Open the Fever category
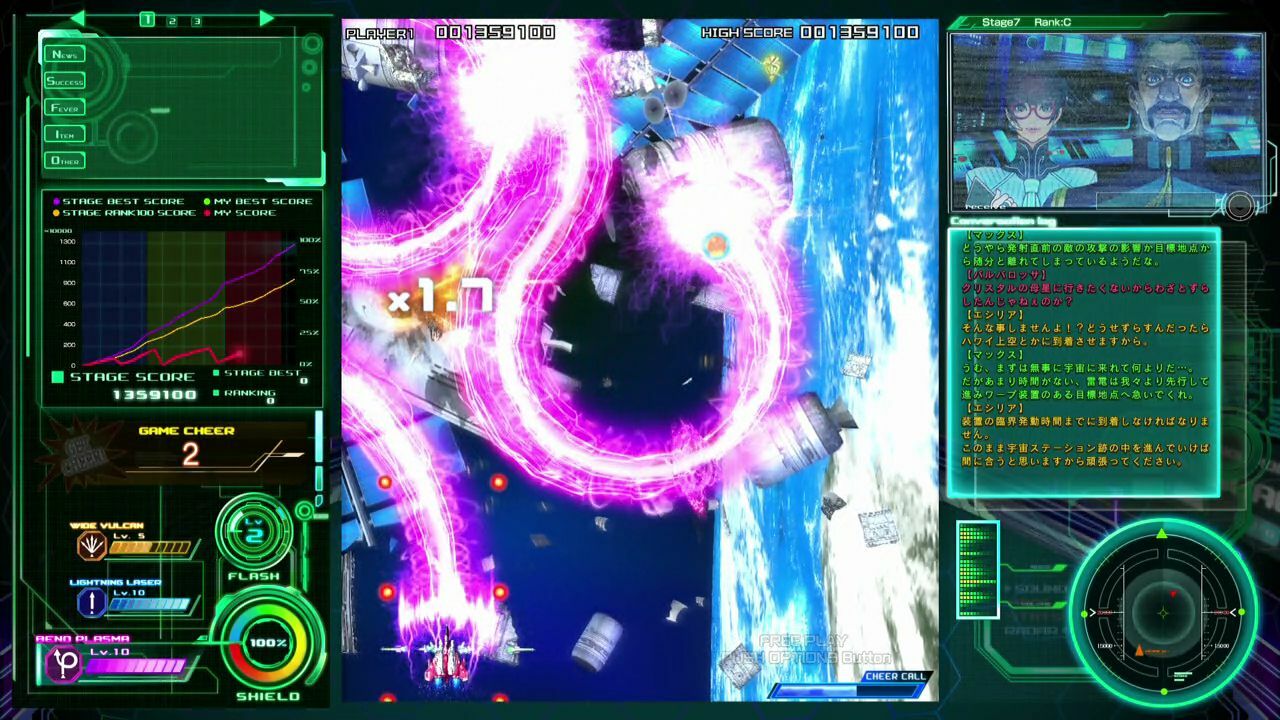1280x720 pixels. pyautogui.click(x=64, y=107)
